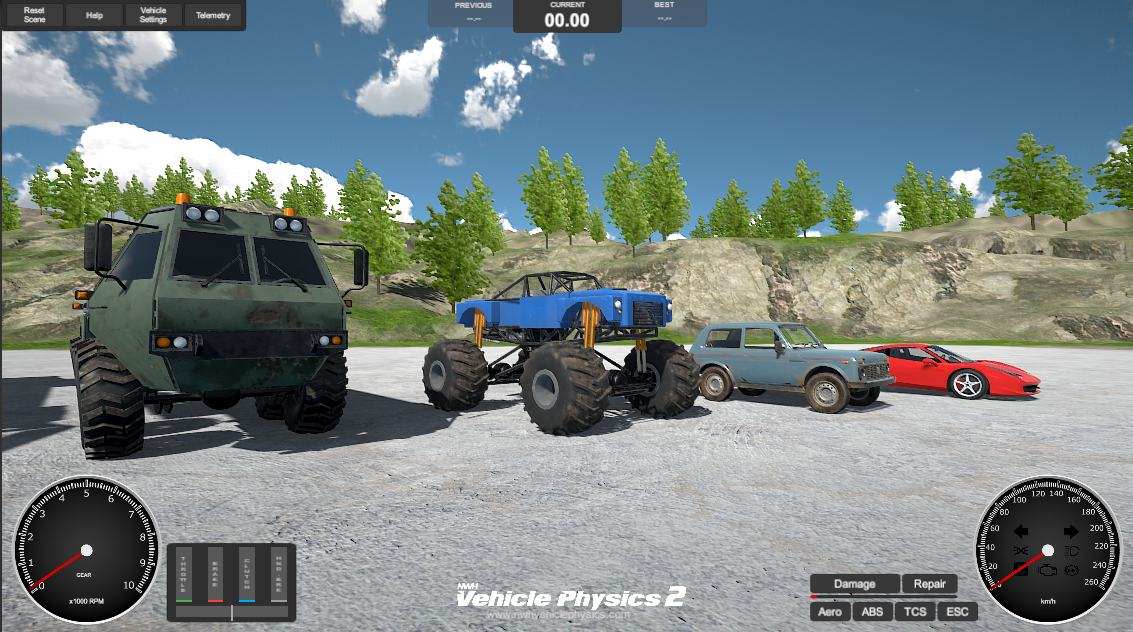
Task: Click the Reset Scene button
Action: click(34, 15)
